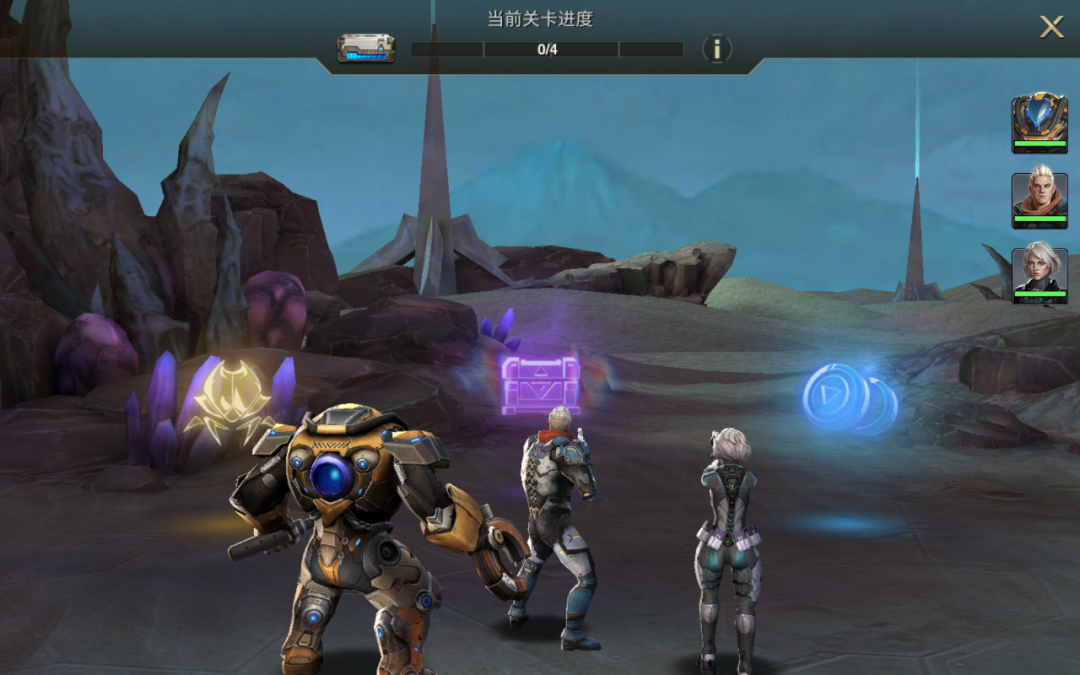1080x675 pixels.
Task: Close the stage screen with the X
Action: coord(1051,27)
